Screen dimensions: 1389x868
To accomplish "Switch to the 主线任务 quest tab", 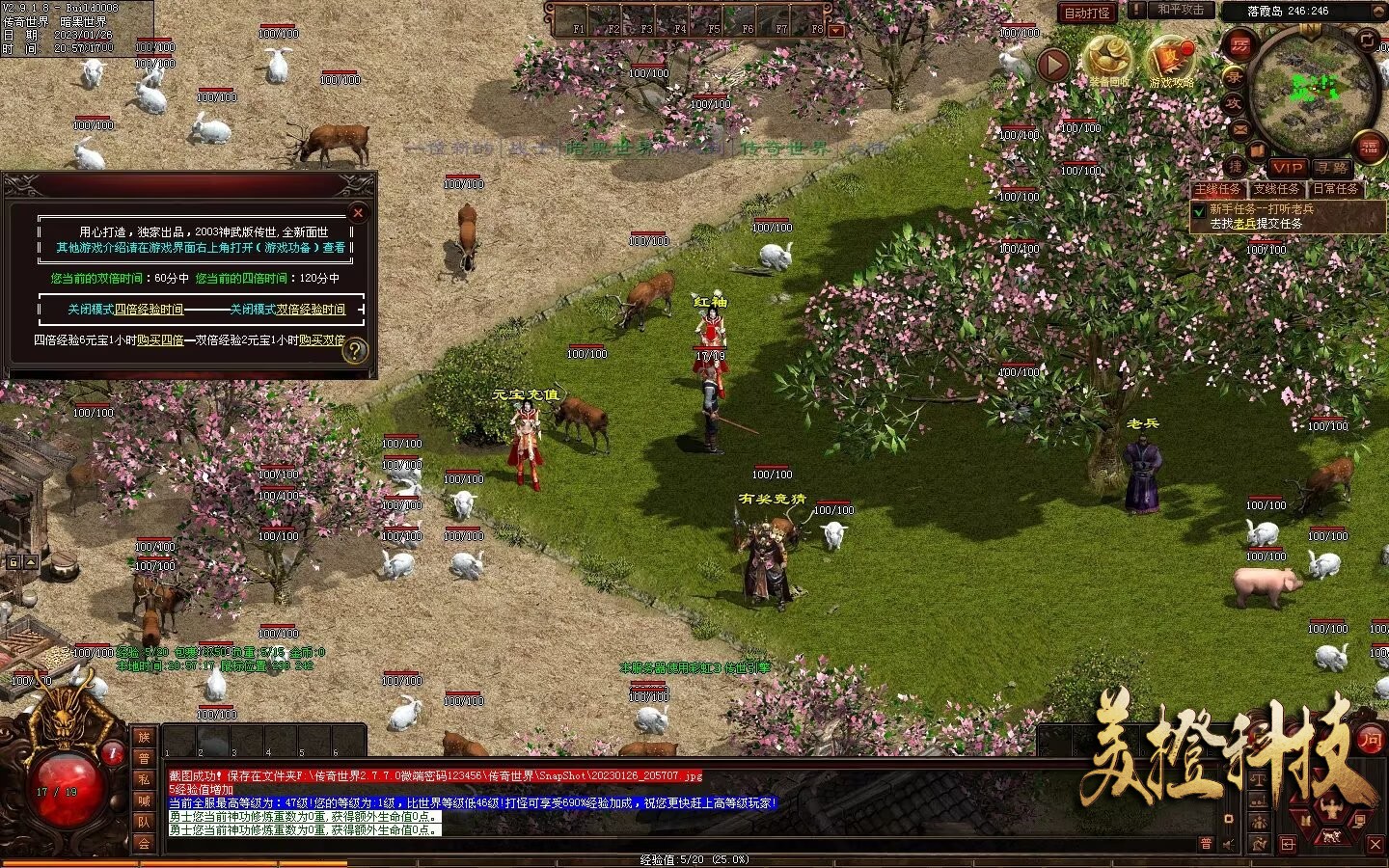I will (x=1218, y=189).
